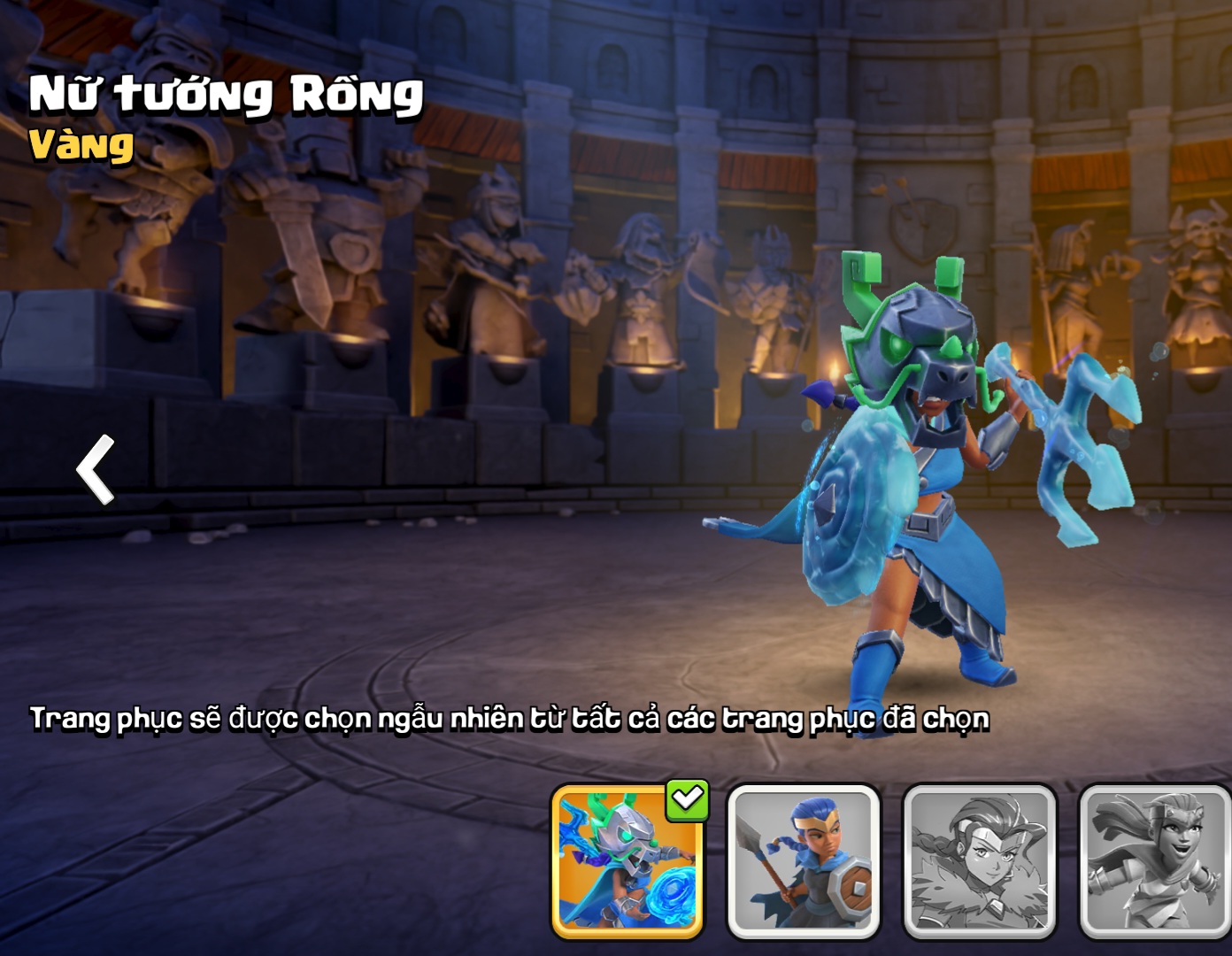Select the greyed-out running warrior skin

click(1154, 862)
